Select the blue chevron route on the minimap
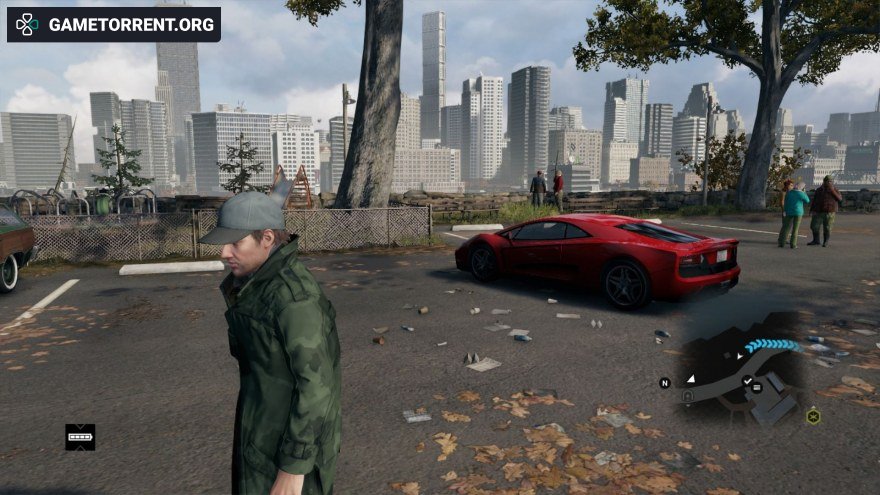 click(x=773, y=346)
